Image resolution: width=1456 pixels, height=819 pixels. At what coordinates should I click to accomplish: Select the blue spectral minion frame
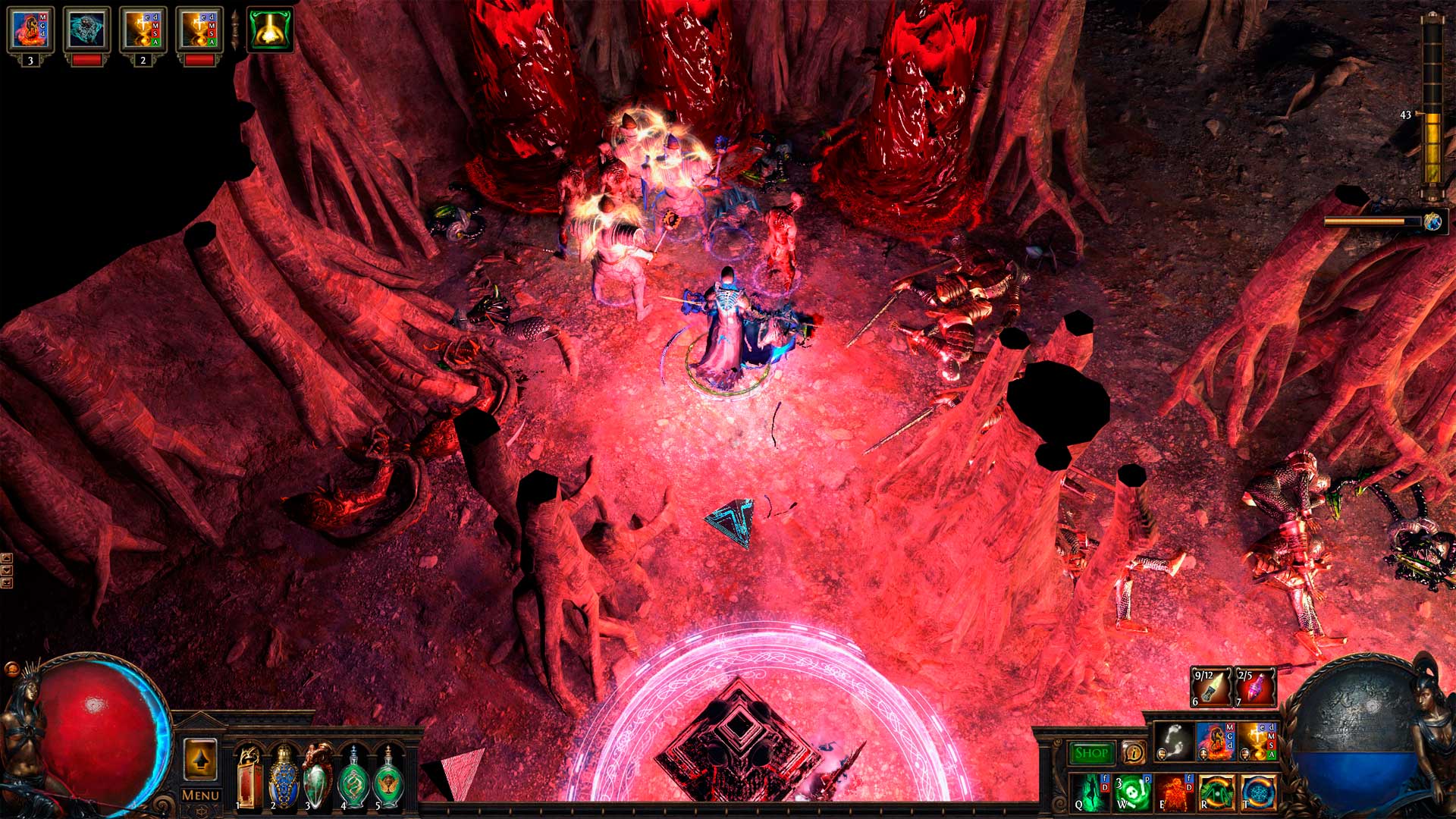coord(86,30)
